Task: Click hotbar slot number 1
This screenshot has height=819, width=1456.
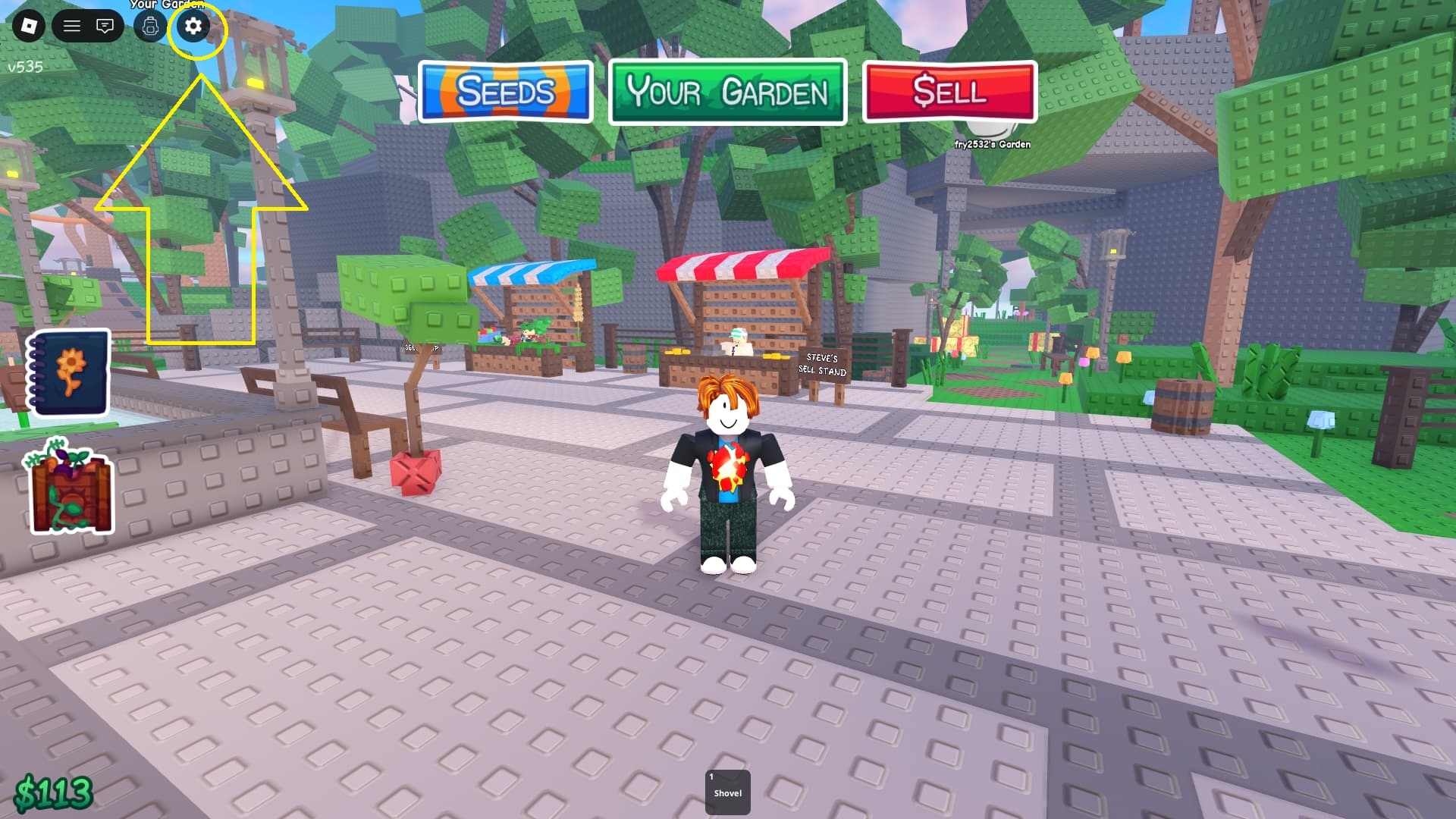Action: (x=711, y=775)
